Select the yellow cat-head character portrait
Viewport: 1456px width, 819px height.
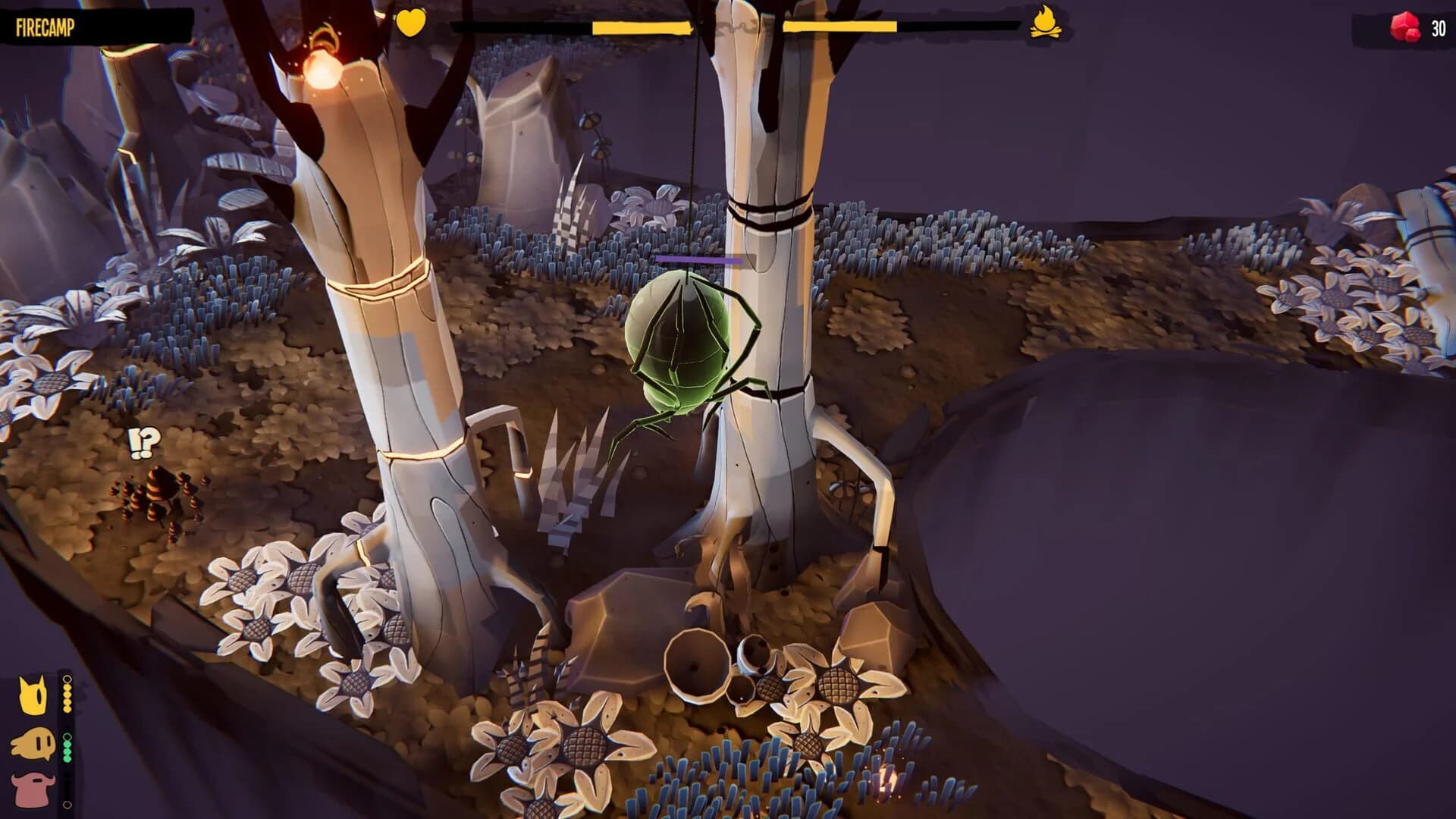point(32,694)
